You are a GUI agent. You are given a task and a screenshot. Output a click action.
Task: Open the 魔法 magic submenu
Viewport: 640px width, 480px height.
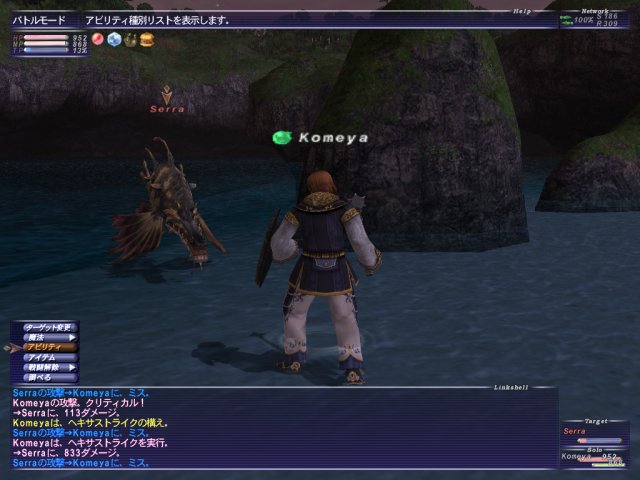click(44, 337)
